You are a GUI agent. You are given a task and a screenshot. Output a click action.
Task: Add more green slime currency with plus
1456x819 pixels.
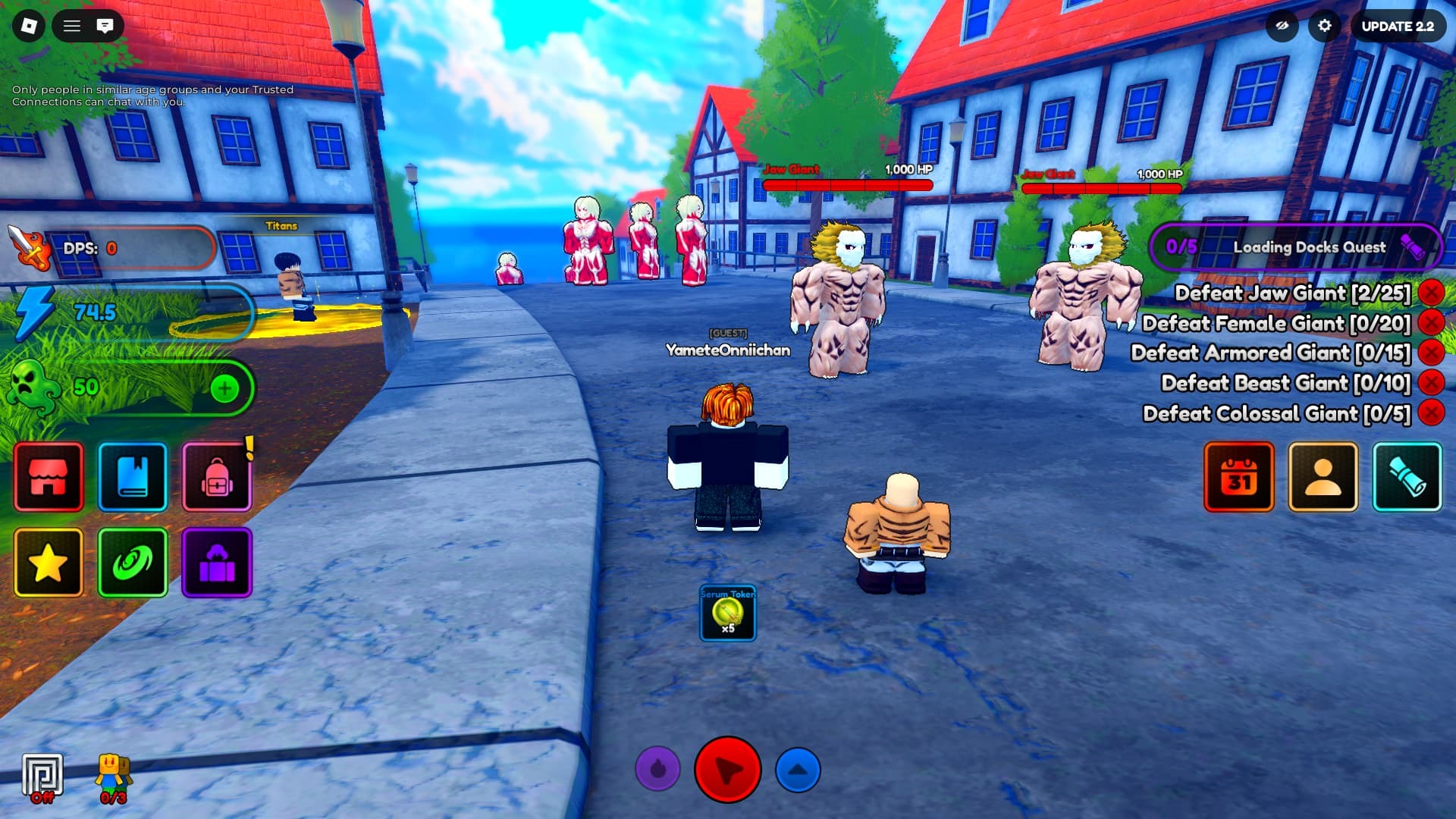pos(224,389)
